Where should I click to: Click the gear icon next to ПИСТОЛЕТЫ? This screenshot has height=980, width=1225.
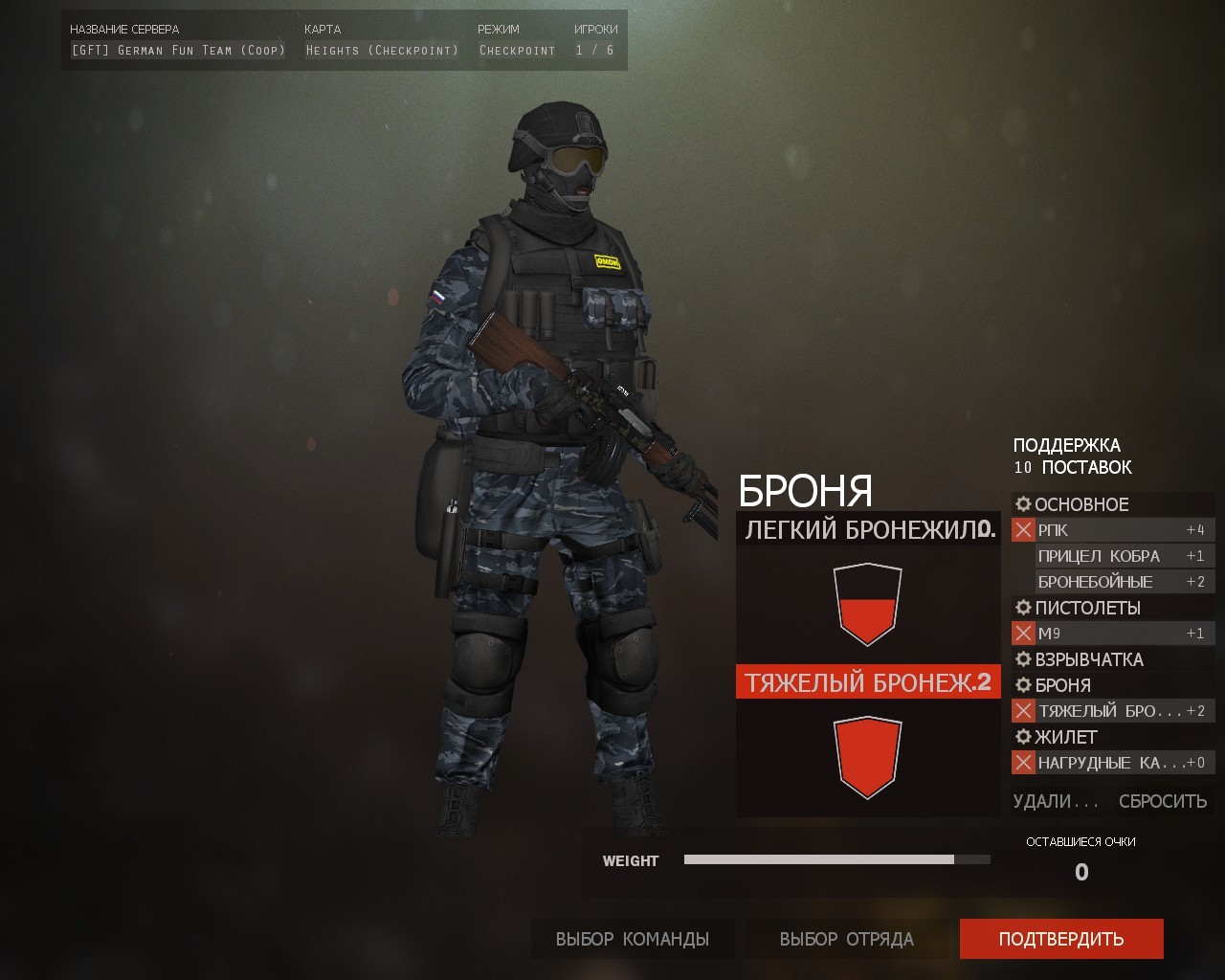pyautogui.click(x=1022, y=608)
